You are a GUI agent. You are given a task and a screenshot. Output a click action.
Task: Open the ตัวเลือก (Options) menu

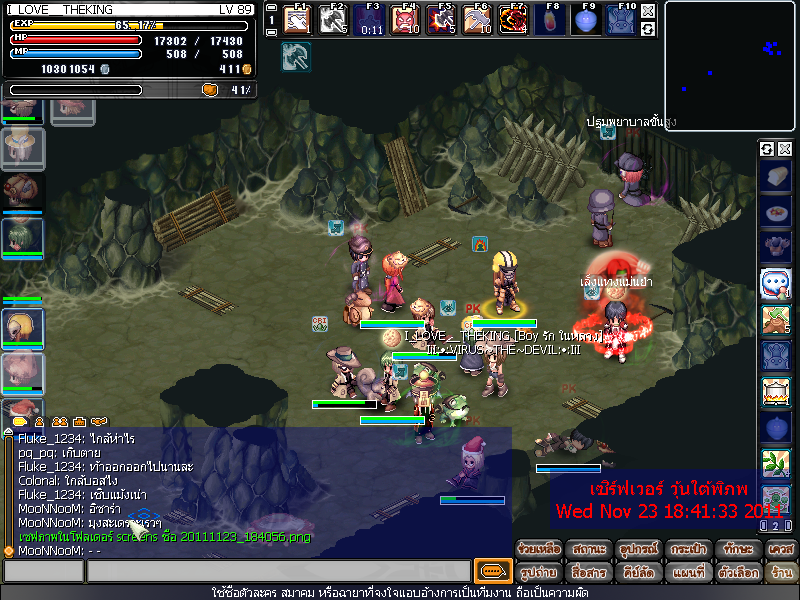pos(735,573)
